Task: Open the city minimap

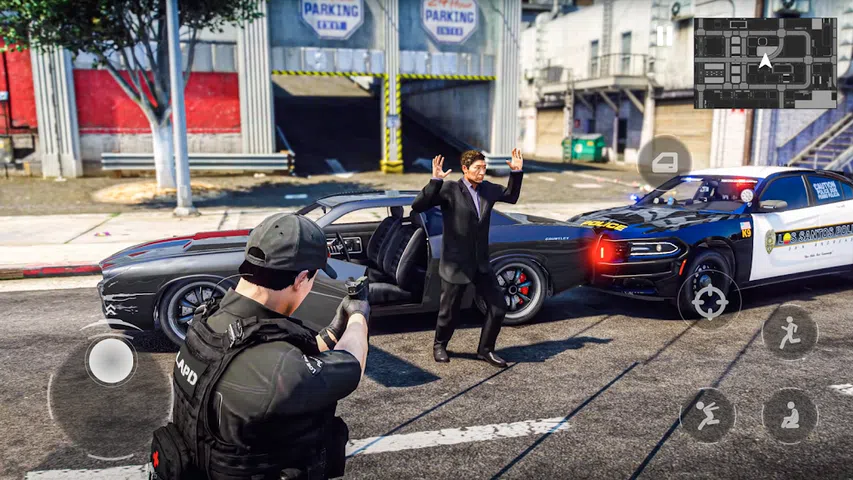Action: point(765,63)
